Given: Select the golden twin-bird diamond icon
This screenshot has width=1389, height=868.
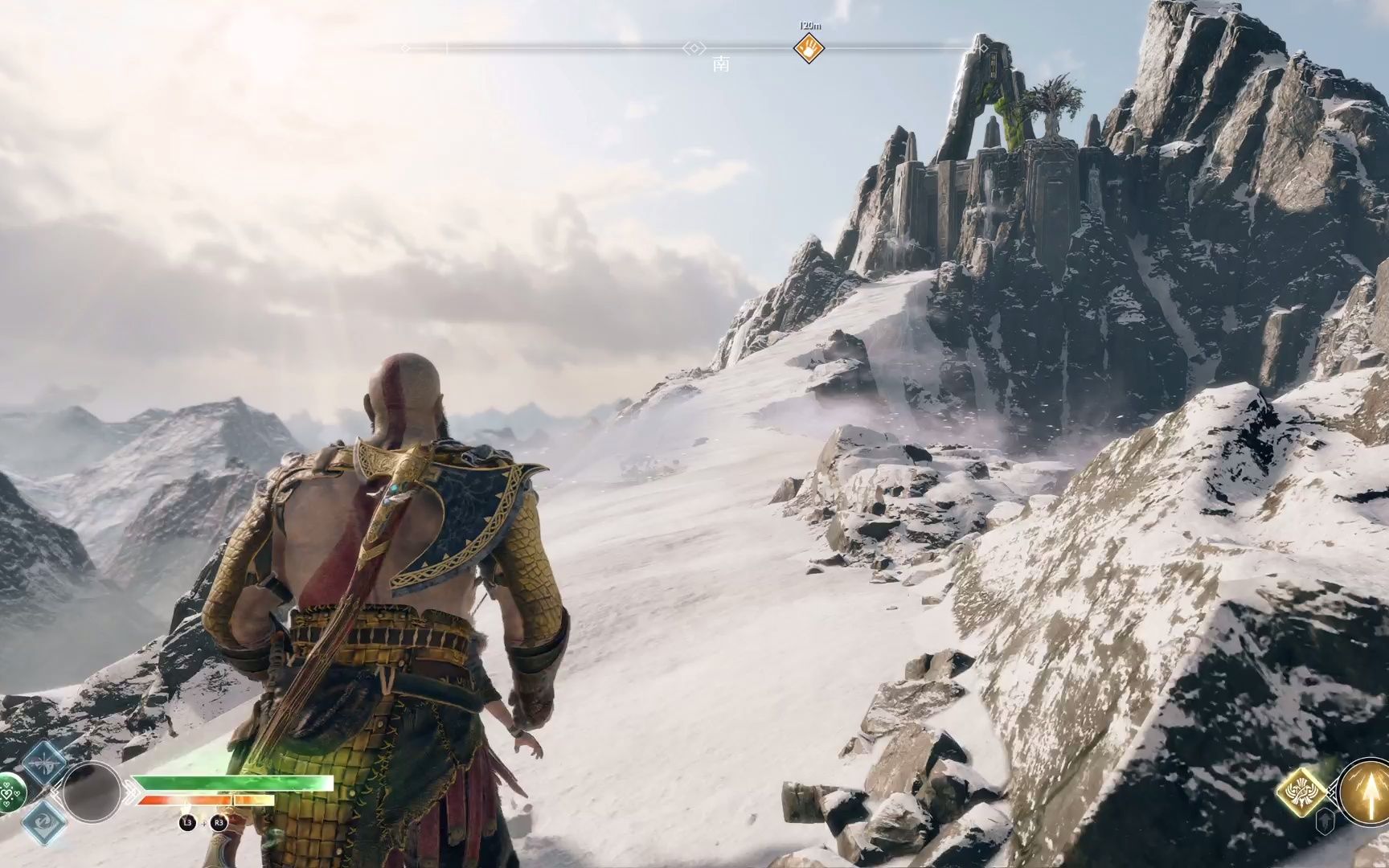Looking at the screenshot, I should coord(1301,792).
